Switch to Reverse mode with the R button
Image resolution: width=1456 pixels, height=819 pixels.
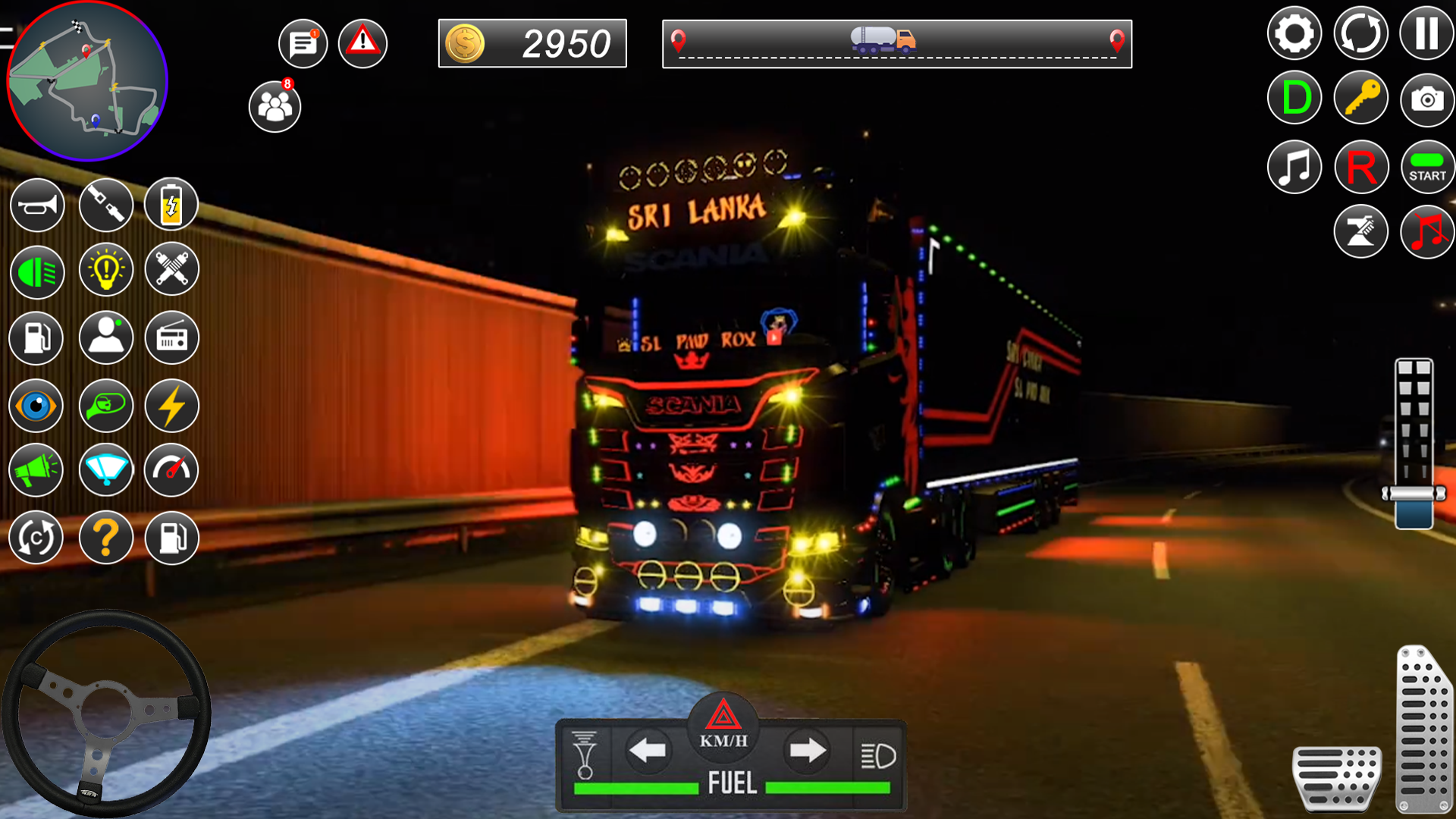[x=1361, y=166]
